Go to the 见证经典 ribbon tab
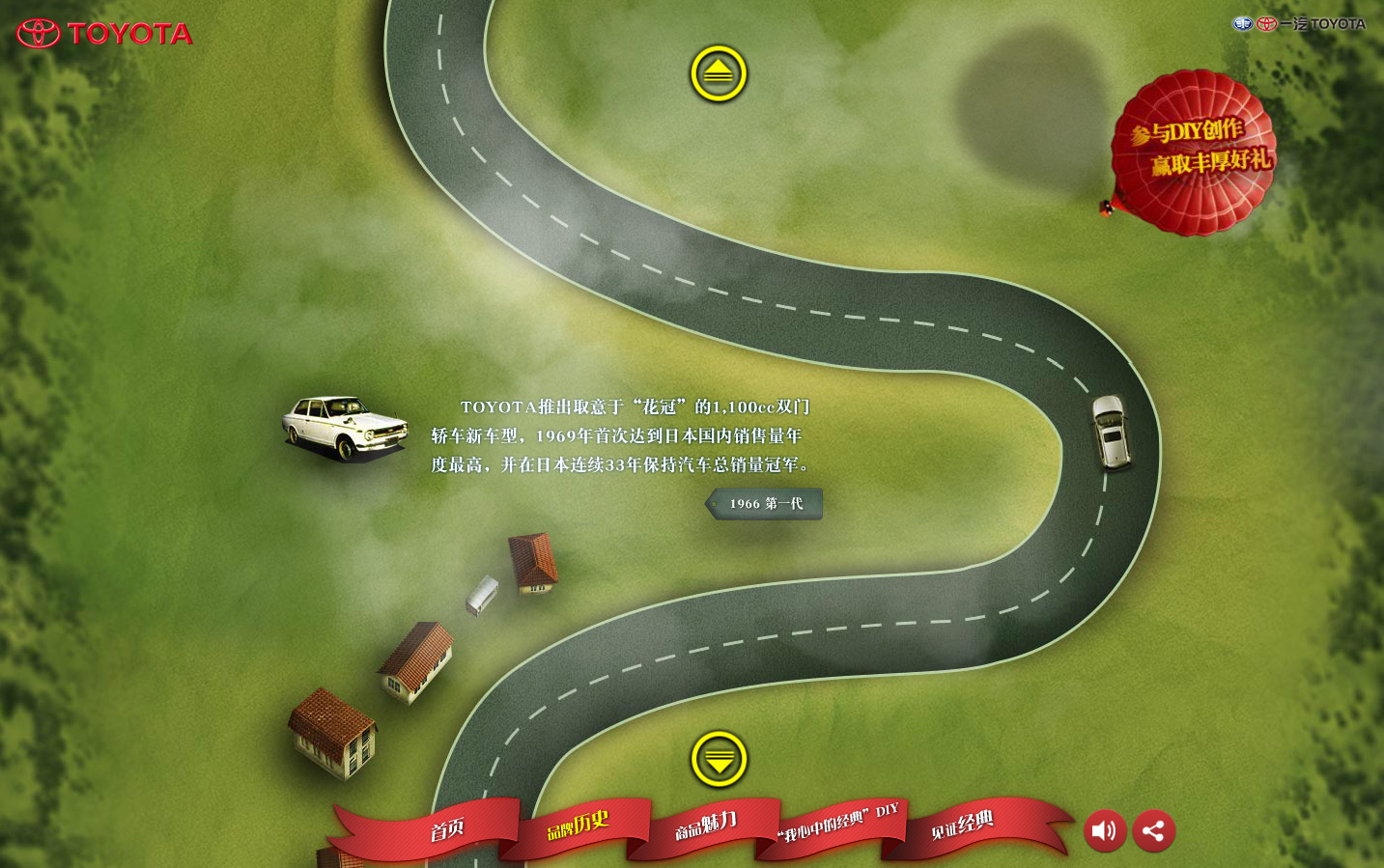The width and height of the screenshot is (1384, 868). tap(962, 826)
